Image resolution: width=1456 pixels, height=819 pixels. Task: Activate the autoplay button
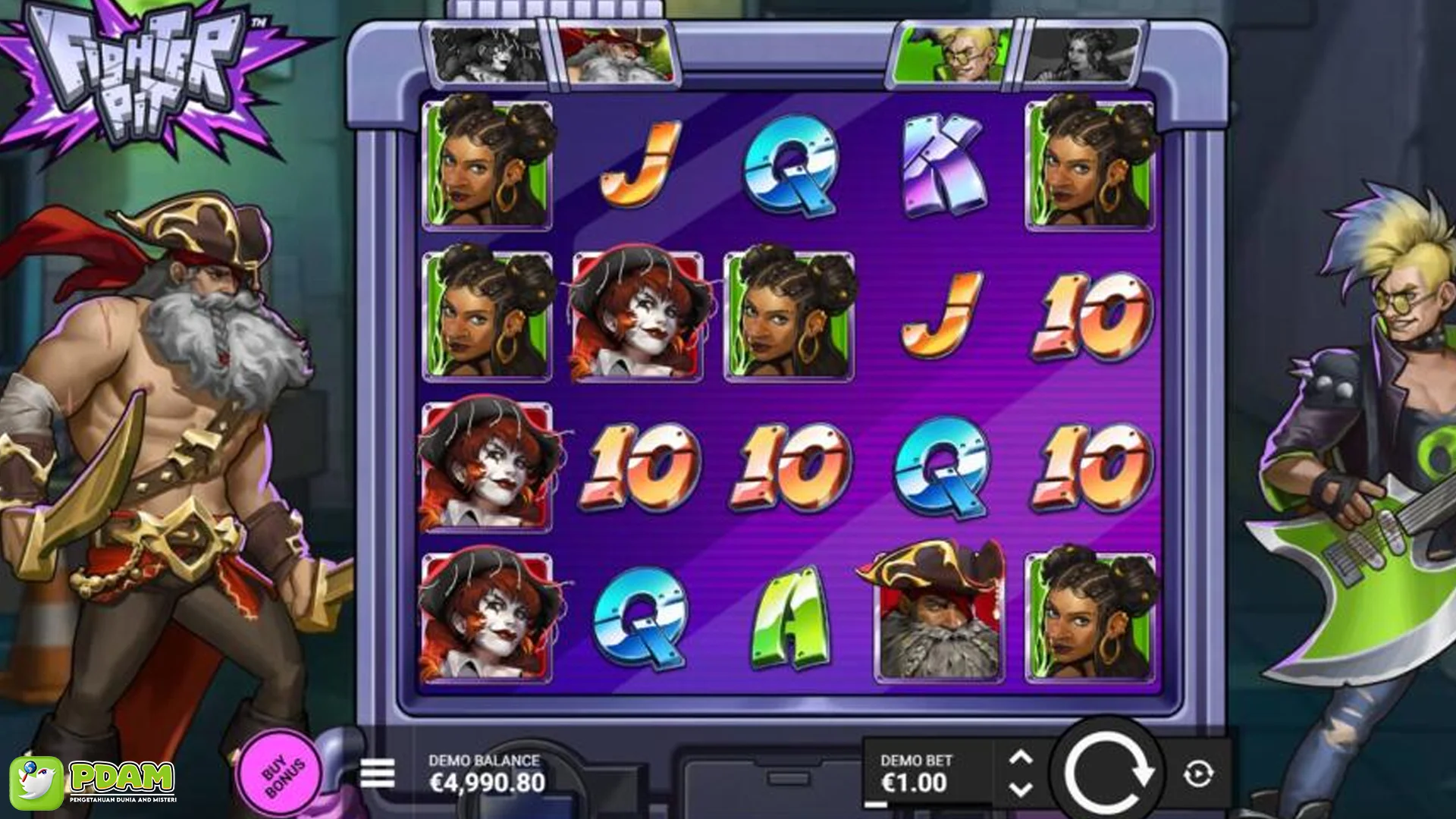(1198, 774)
